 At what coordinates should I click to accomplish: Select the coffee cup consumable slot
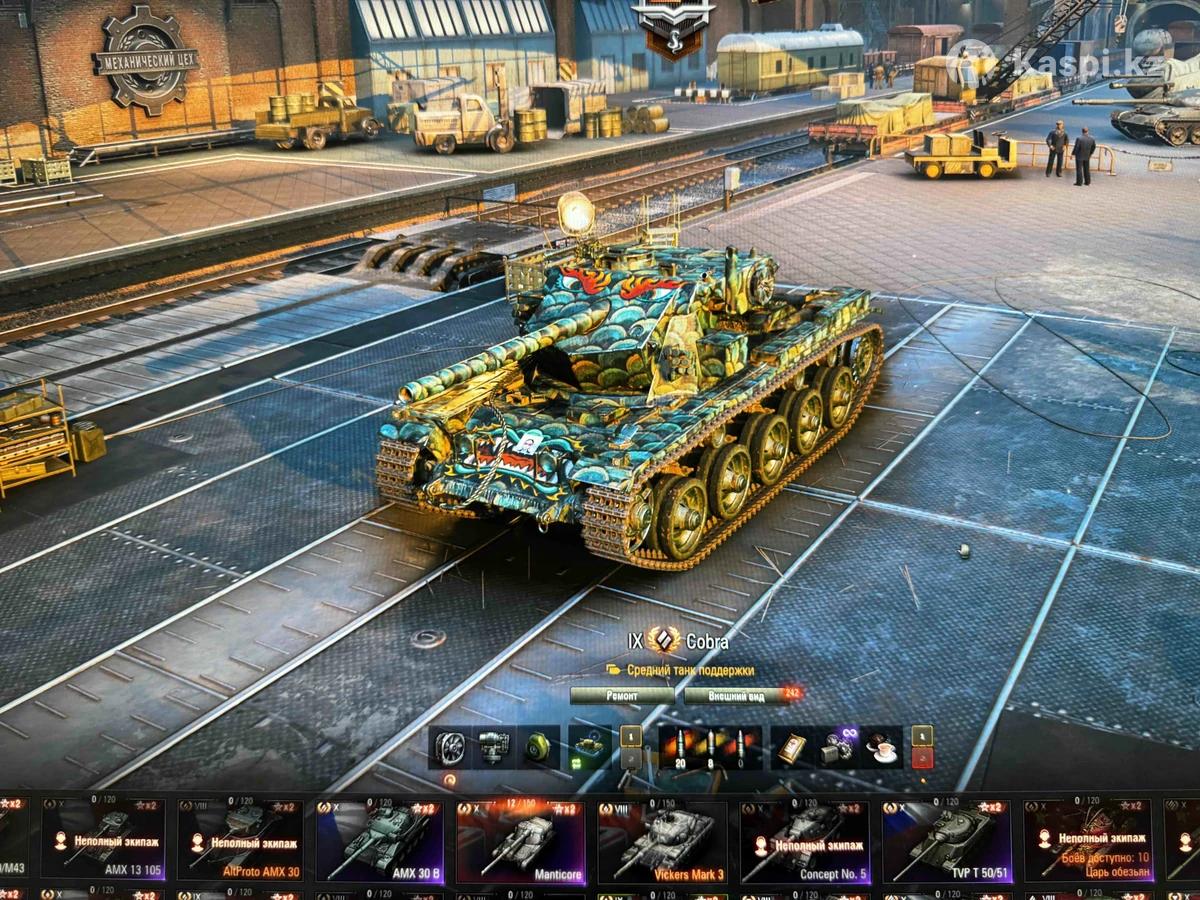882,747
